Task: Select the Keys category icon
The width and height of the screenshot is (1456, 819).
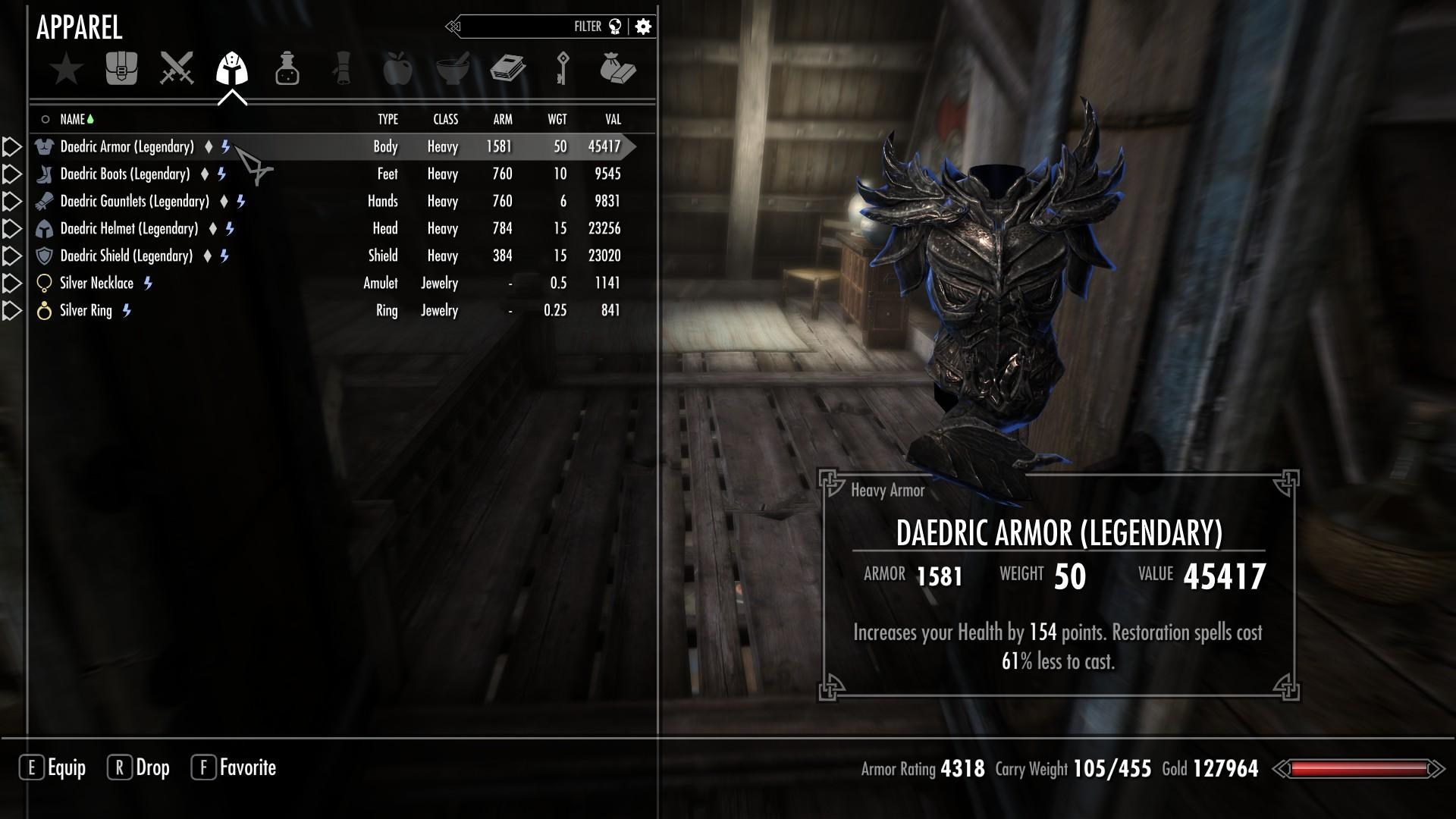Action: coord(564,68)
